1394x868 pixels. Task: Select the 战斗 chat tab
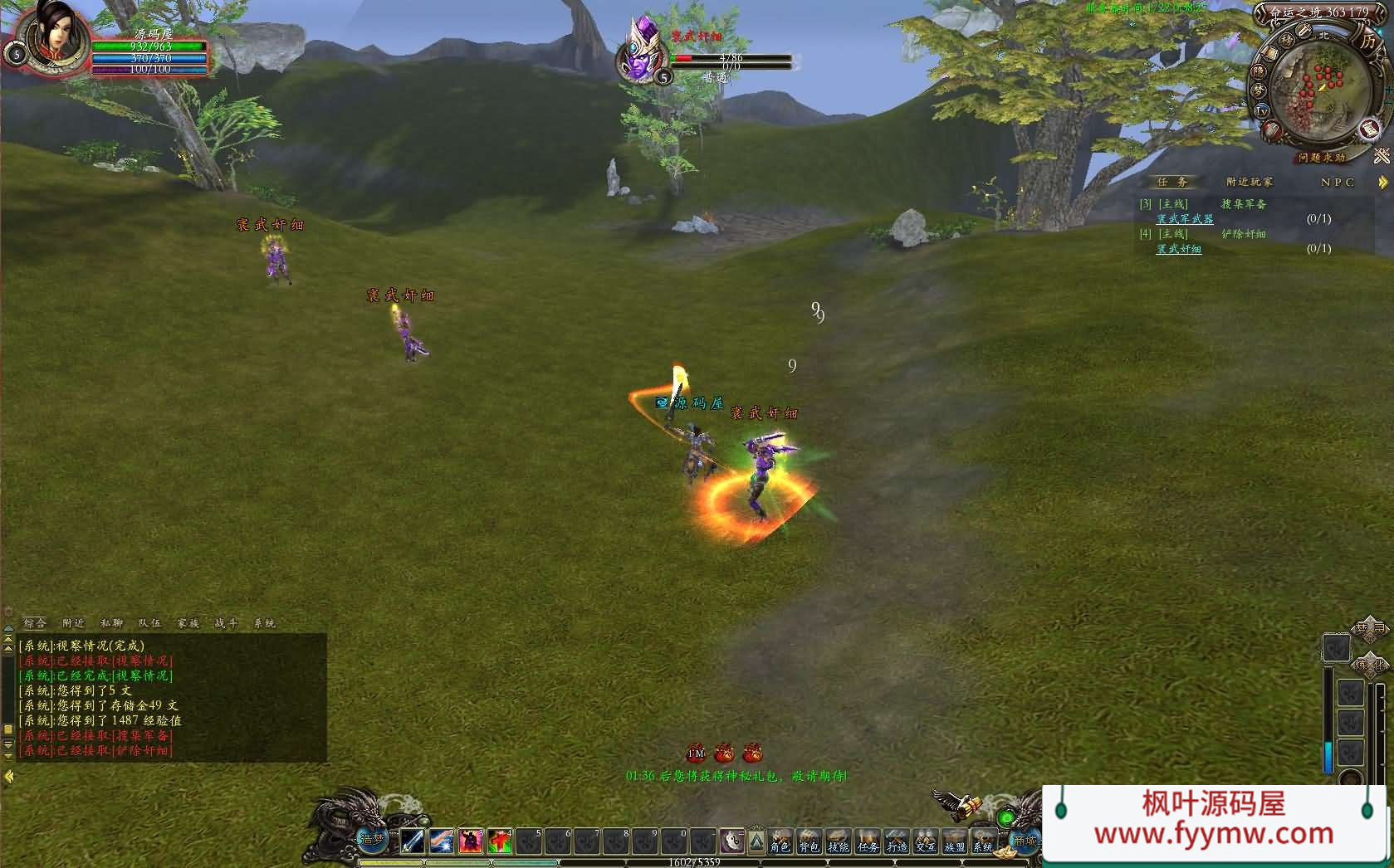point(226,623)
